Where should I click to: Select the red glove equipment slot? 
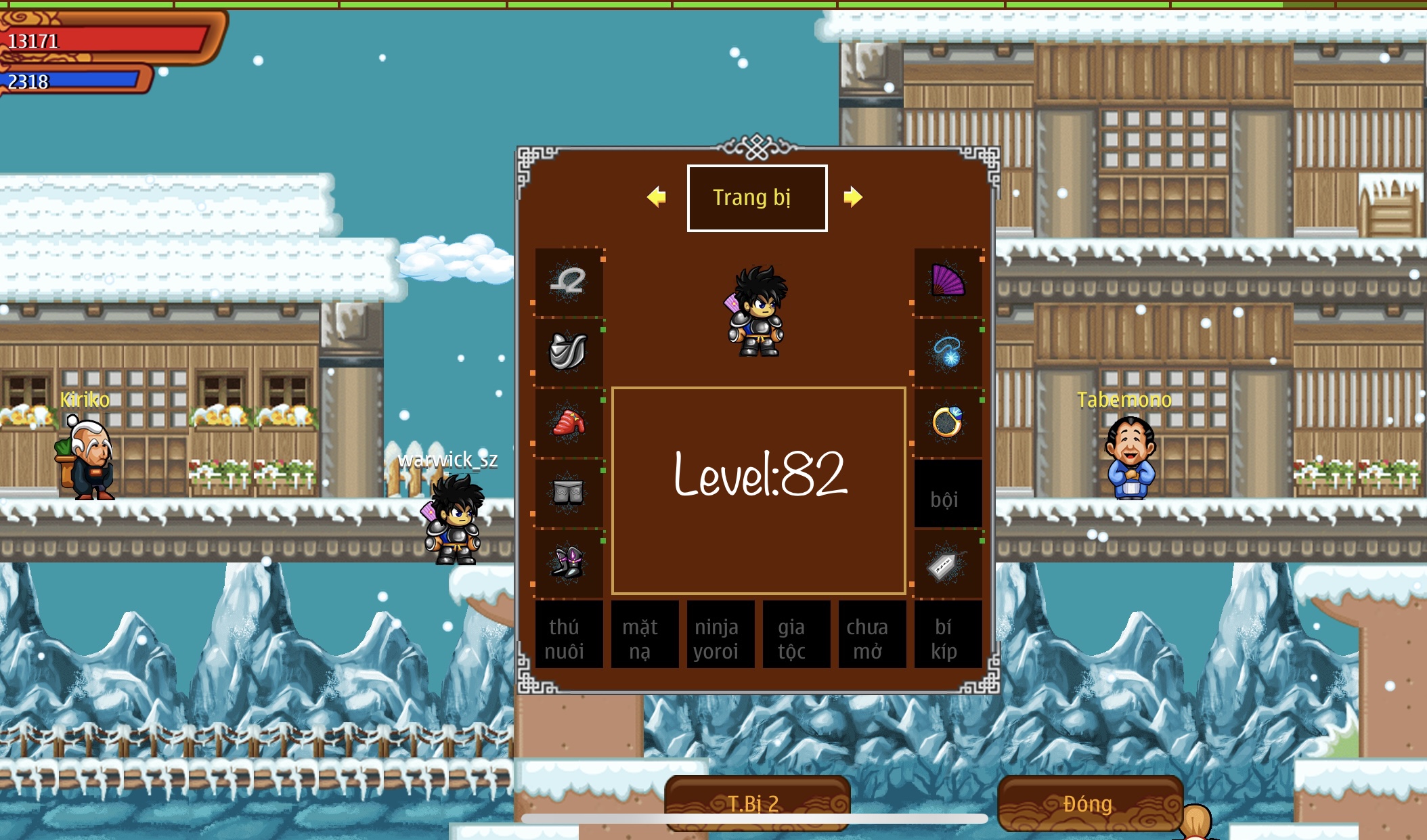click(x=569, y=423)
